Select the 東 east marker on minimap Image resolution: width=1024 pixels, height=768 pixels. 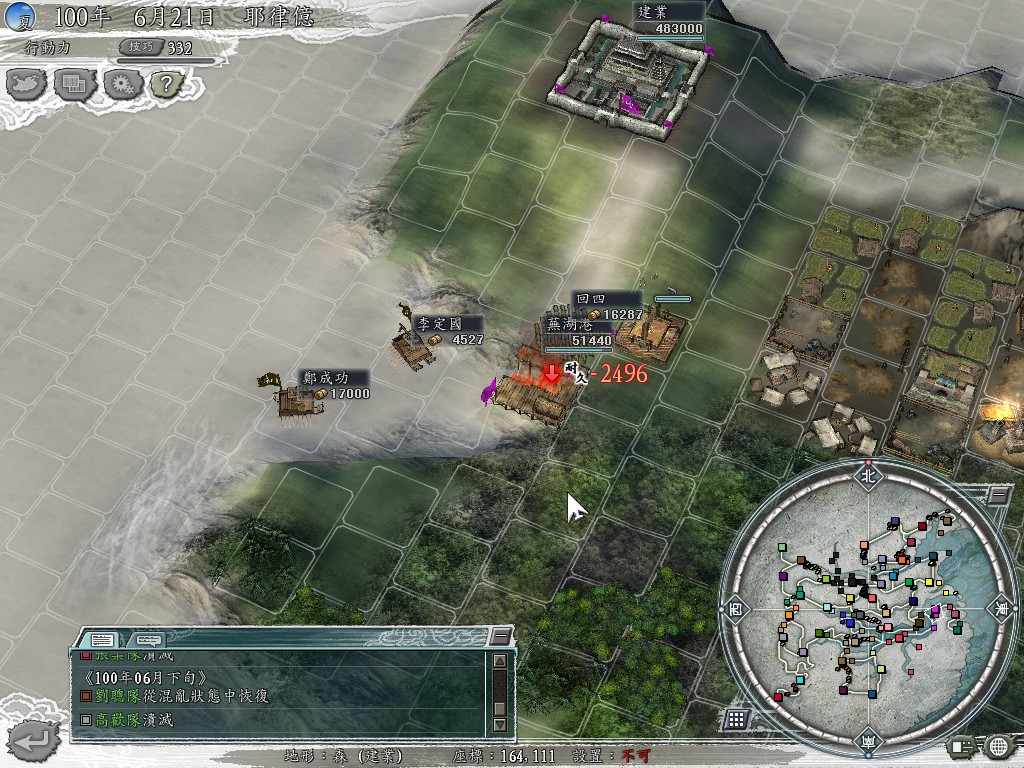coord(1001,607)
